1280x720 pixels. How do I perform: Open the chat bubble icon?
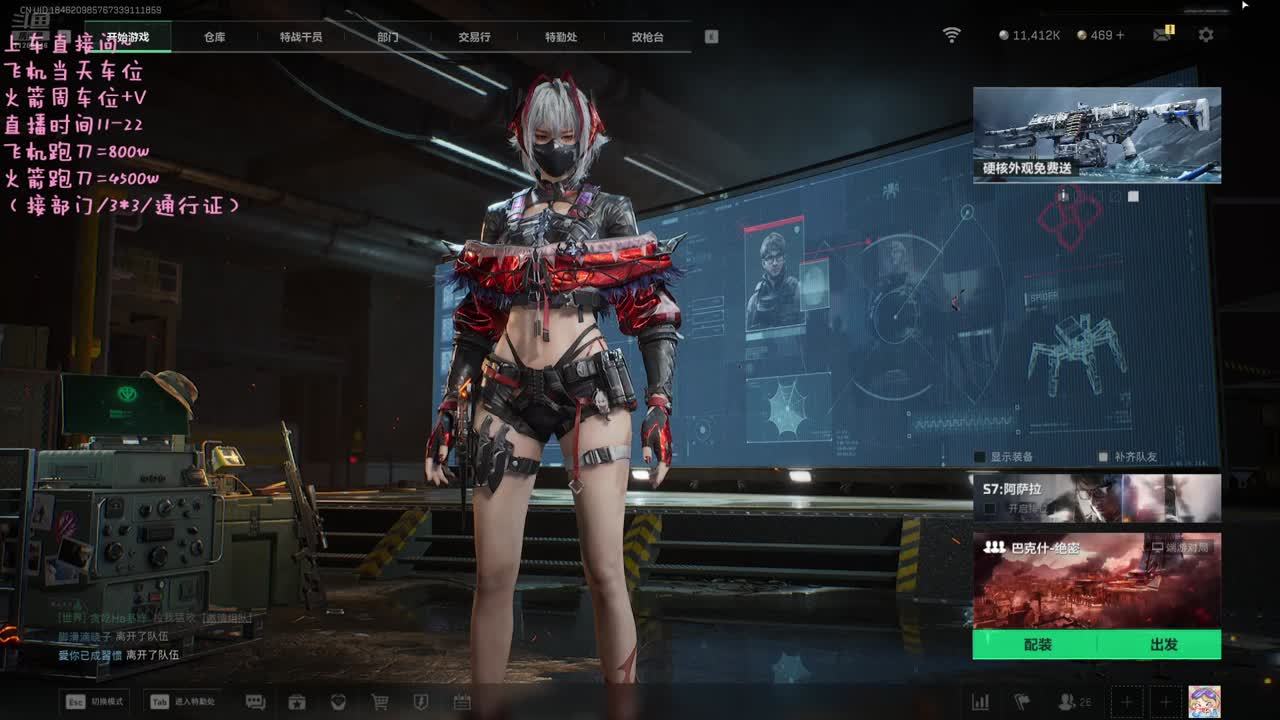point(255,702)
